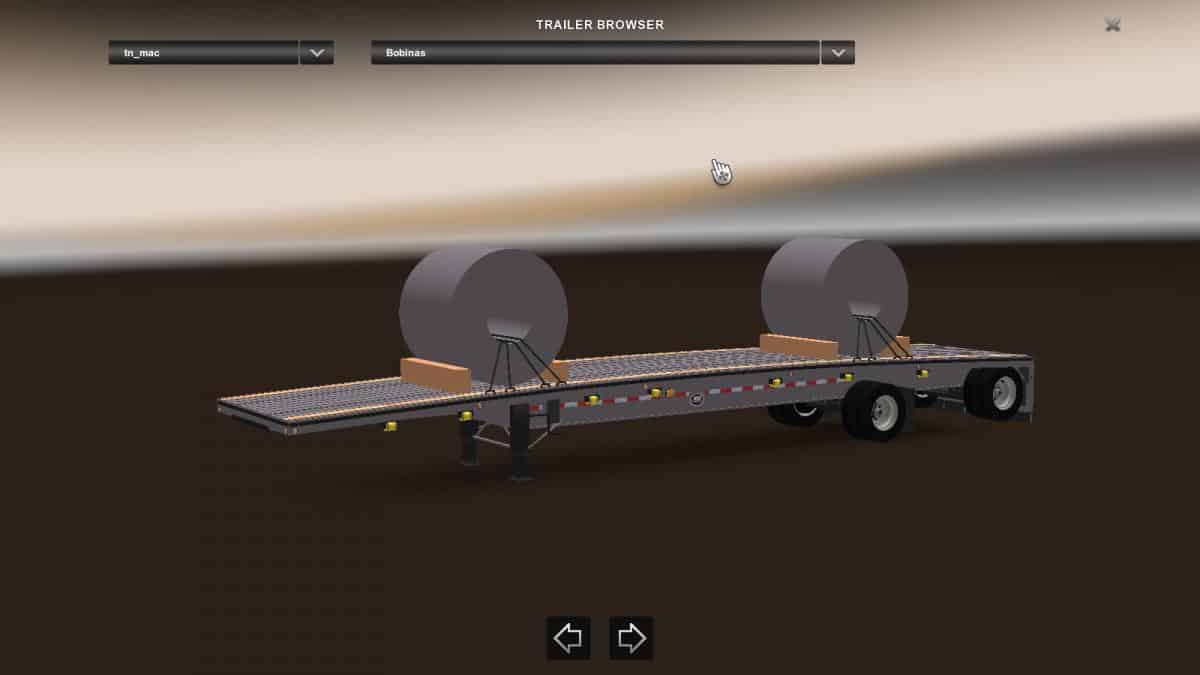Image resolution: width=1200 pixels, height=675 pixels.
Task: Expand the tn_mac dropdown arrow
Action: (317, 53)
